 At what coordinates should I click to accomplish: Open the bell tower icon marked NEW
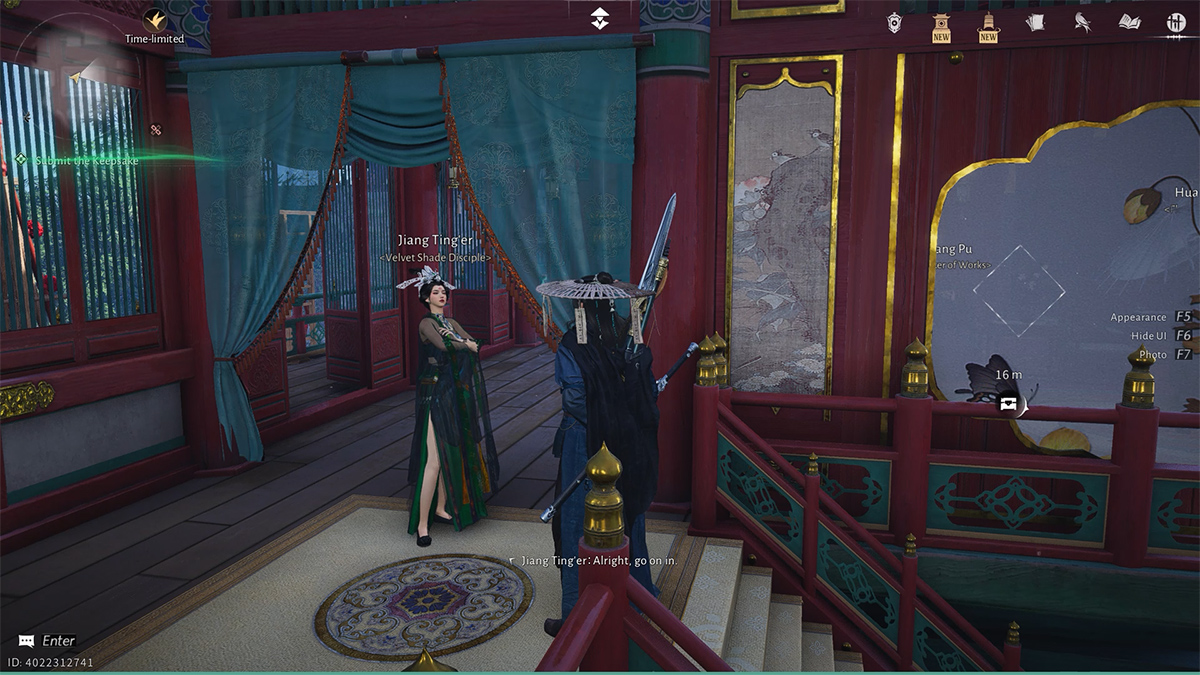(x=988, y=25)
